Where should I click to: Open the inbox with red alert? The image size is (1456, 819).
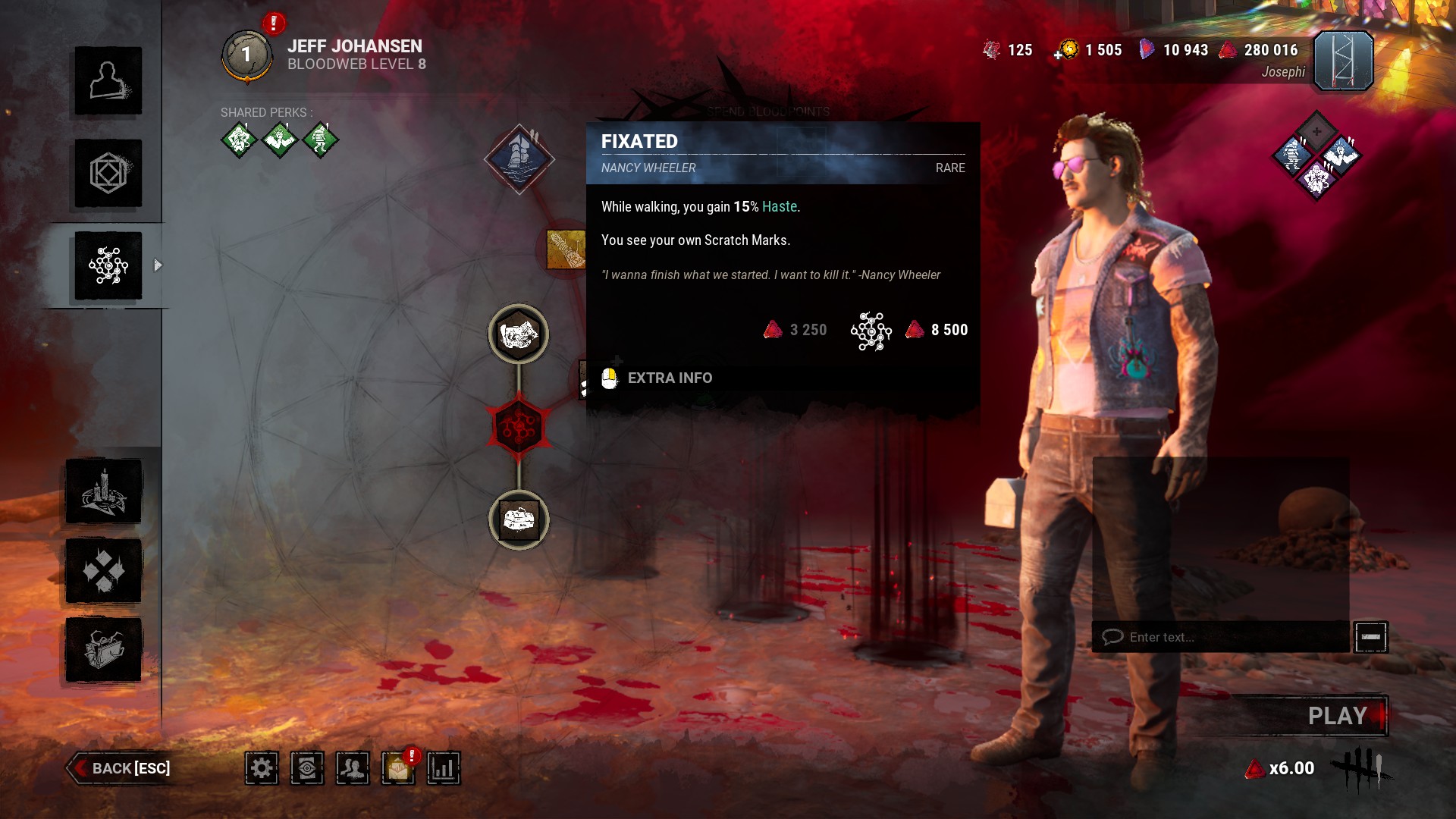398,768
